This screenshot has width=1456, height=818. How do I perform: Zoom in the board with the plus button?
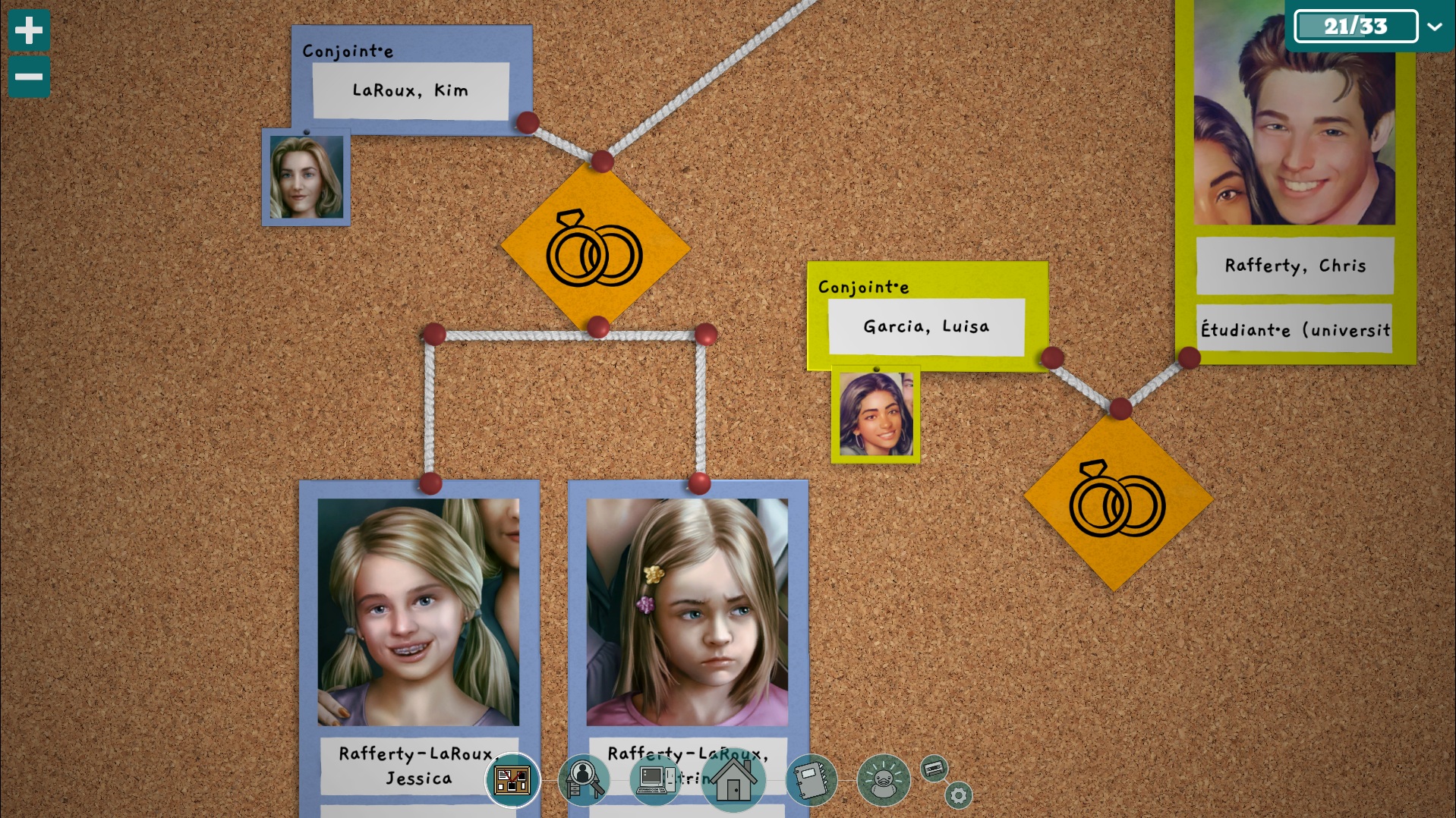click(29, 30)
